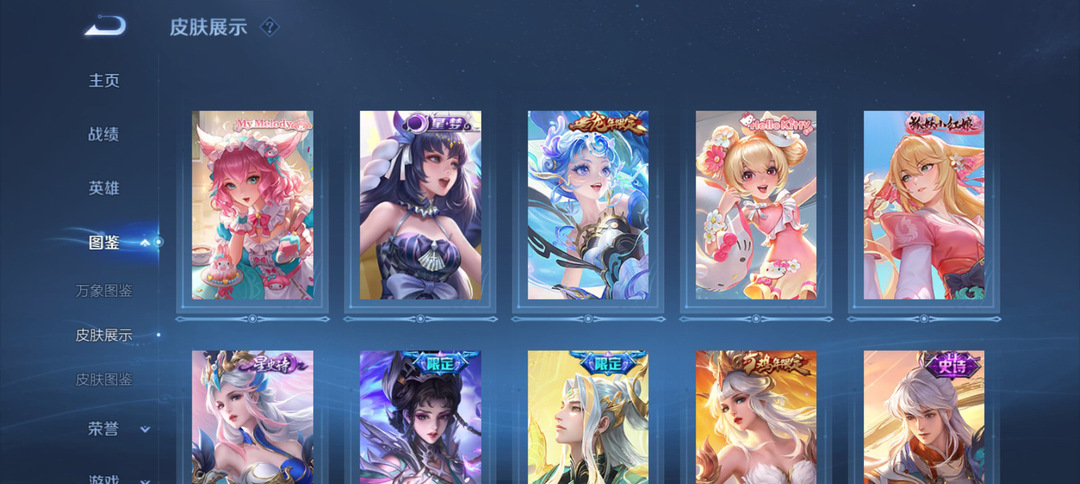The width and height of the screenshot is (1080, 484).
Task: Pick the blue-haired dragon year skin card
Action: click(x=588, y=205)
